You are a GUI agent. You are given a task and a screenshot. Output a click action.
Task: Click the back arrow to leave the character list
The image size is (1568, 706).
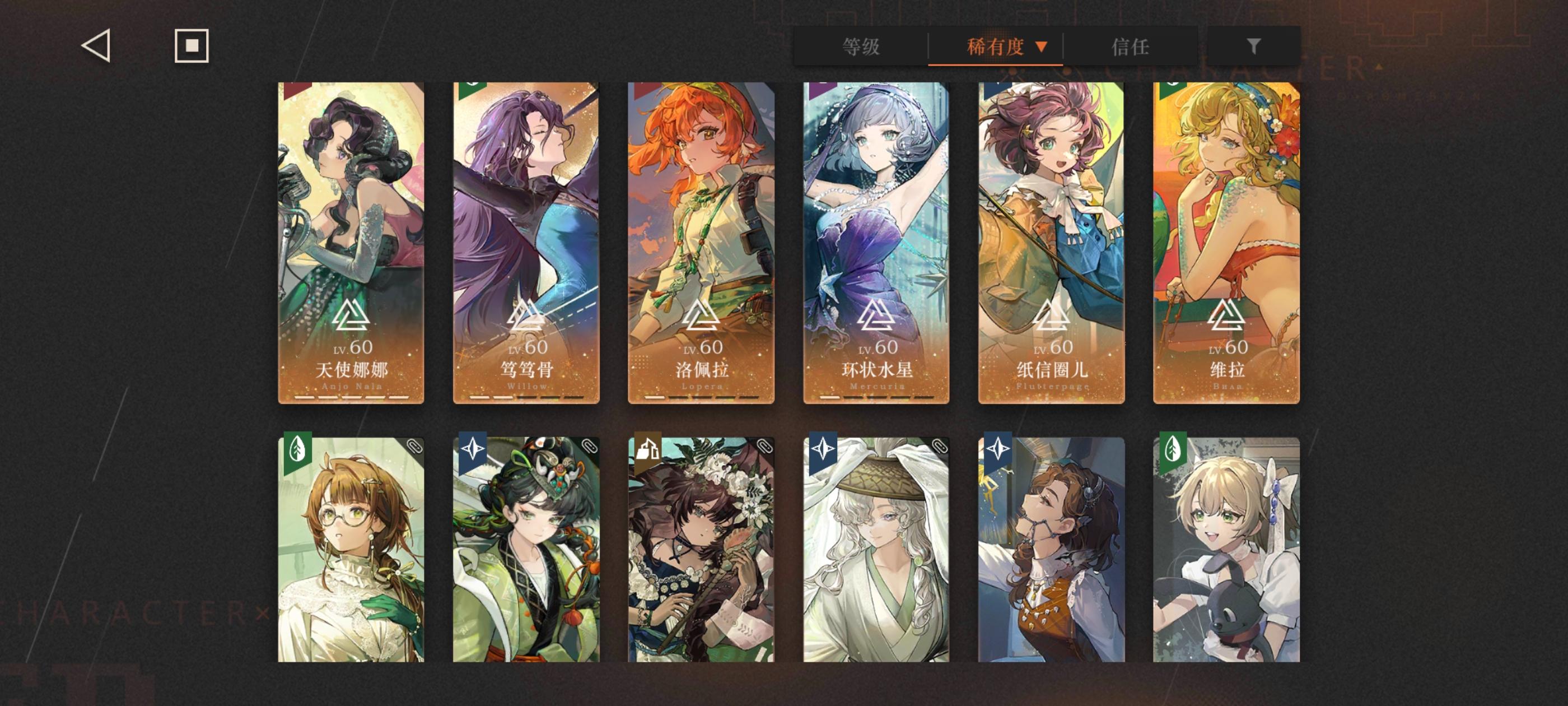pyautogui.click(x=97, y=46)
